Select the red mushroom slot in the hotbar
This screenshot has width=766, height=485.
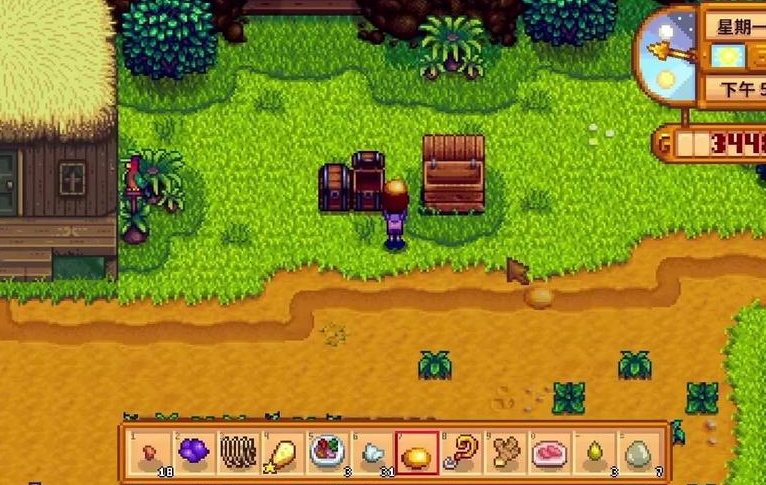tap(151, 453)
